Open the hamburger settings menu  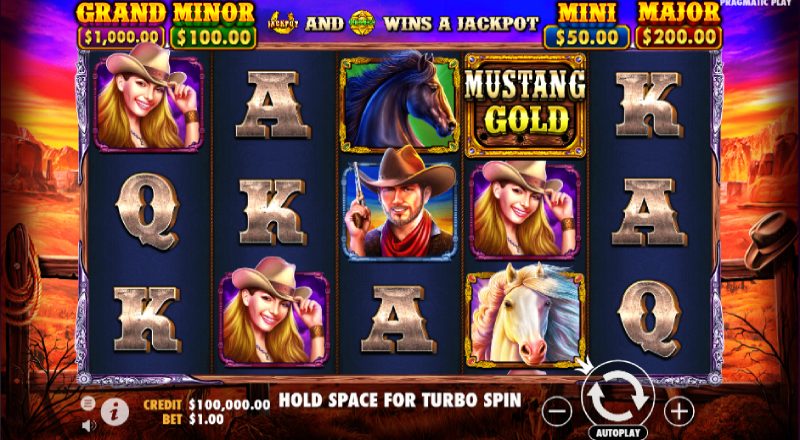(x=88, y=401)
